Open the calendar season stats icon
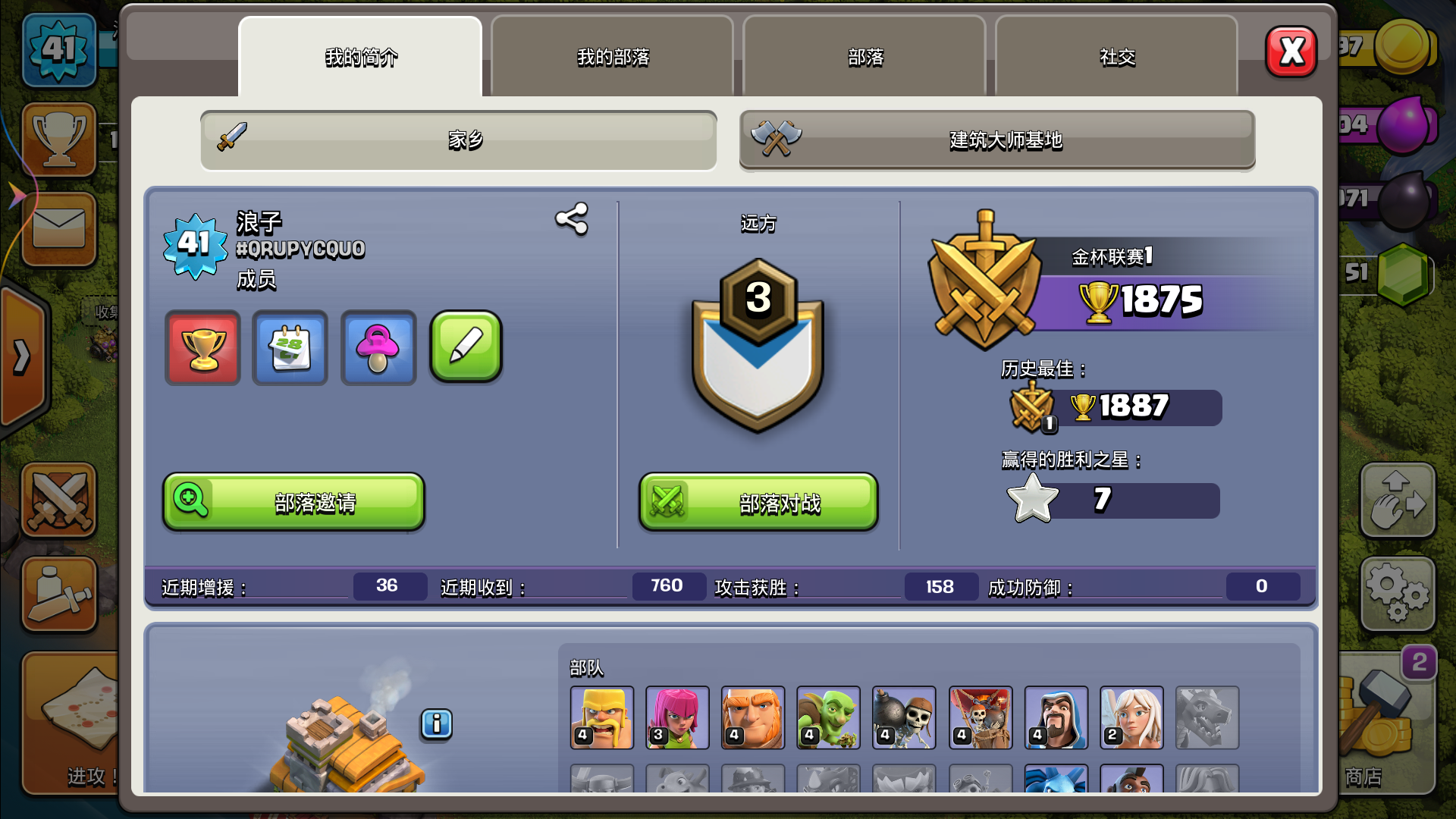The width and height of the screenshot is (1456, 819). point(290,349)
